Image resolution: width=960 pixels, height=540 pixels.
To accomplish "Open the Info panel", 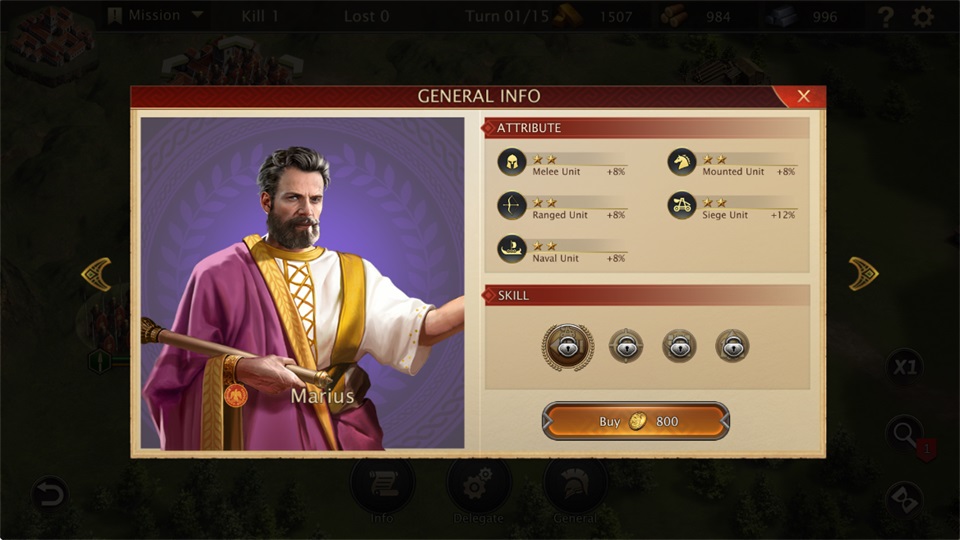I will (382, 490).
